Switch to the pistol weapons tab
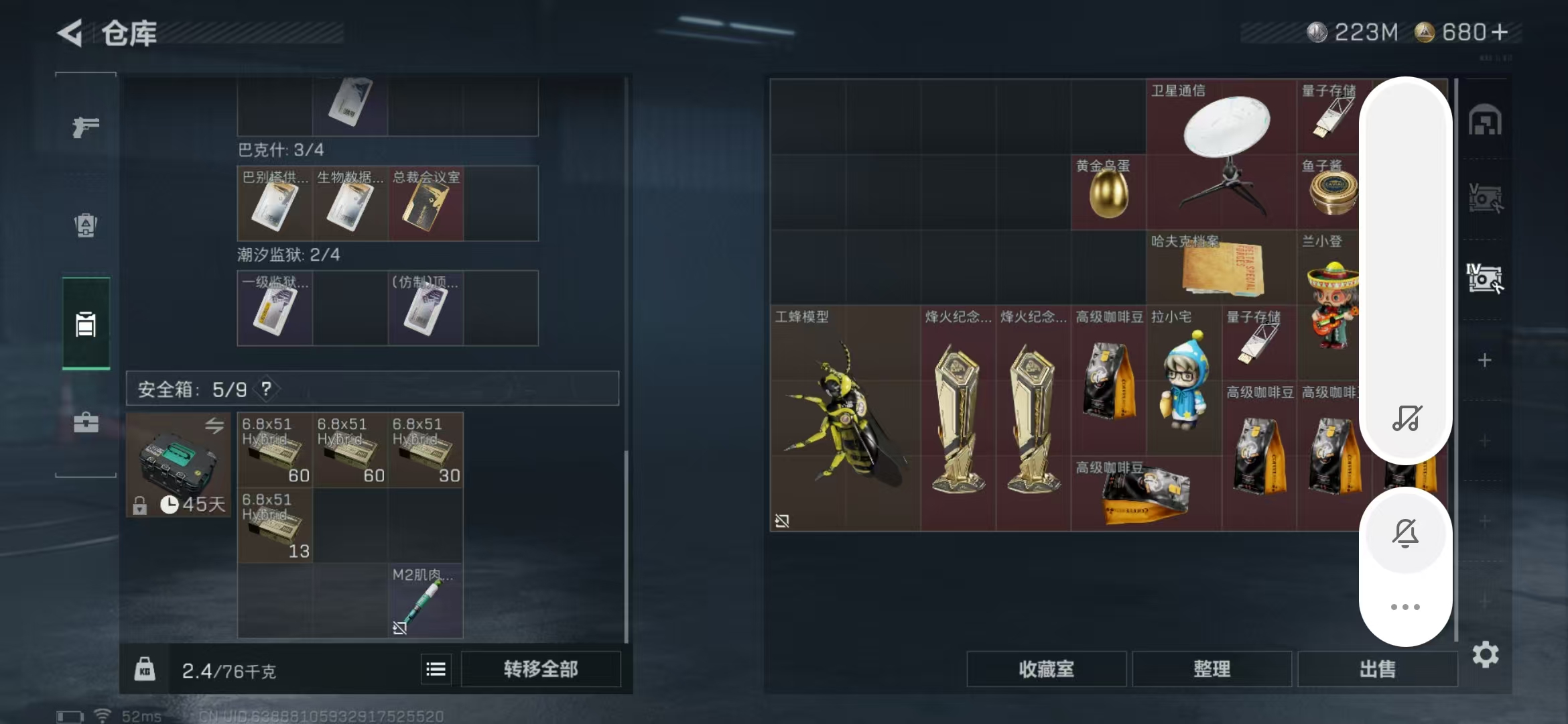This screenshot has height=724, width=1568. tap(86, 126)
